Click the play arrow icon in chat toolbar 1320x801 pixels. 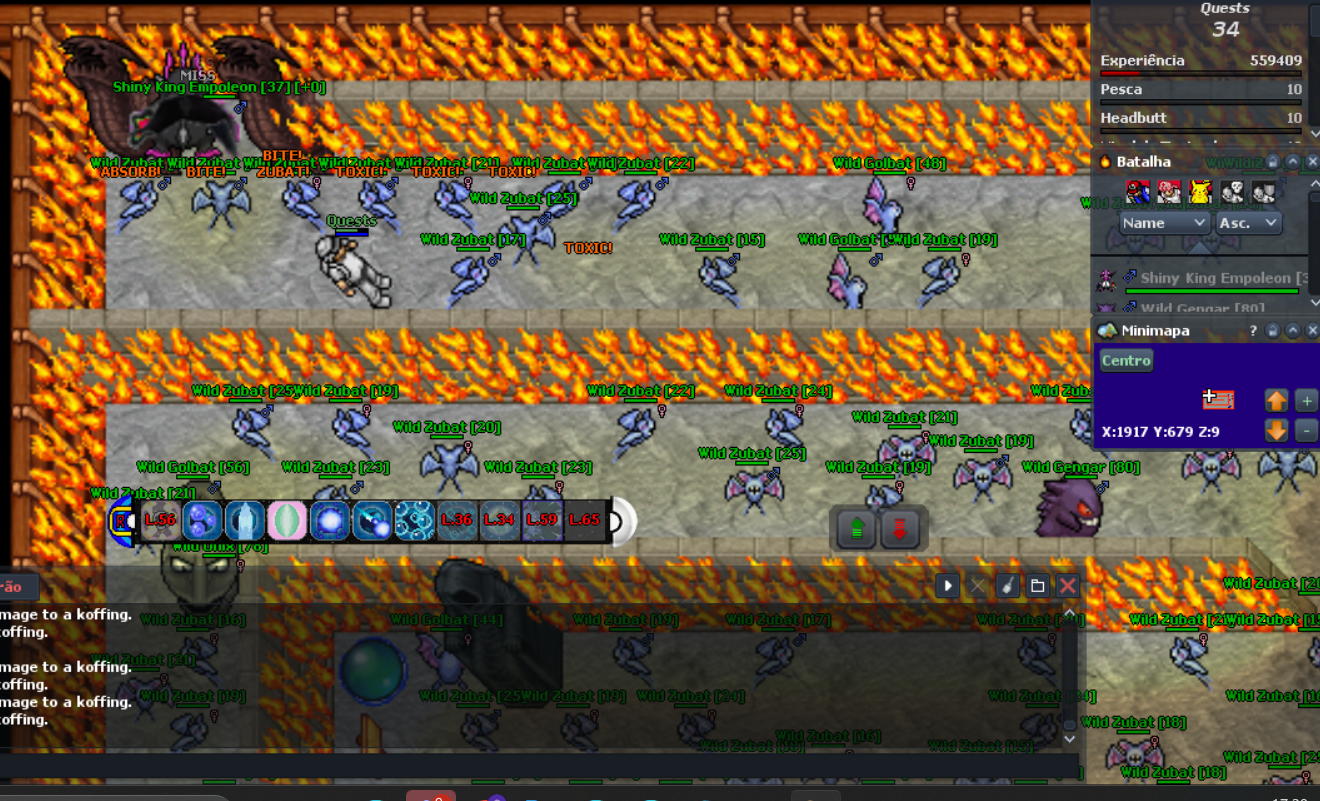click(x=945, y=586)
